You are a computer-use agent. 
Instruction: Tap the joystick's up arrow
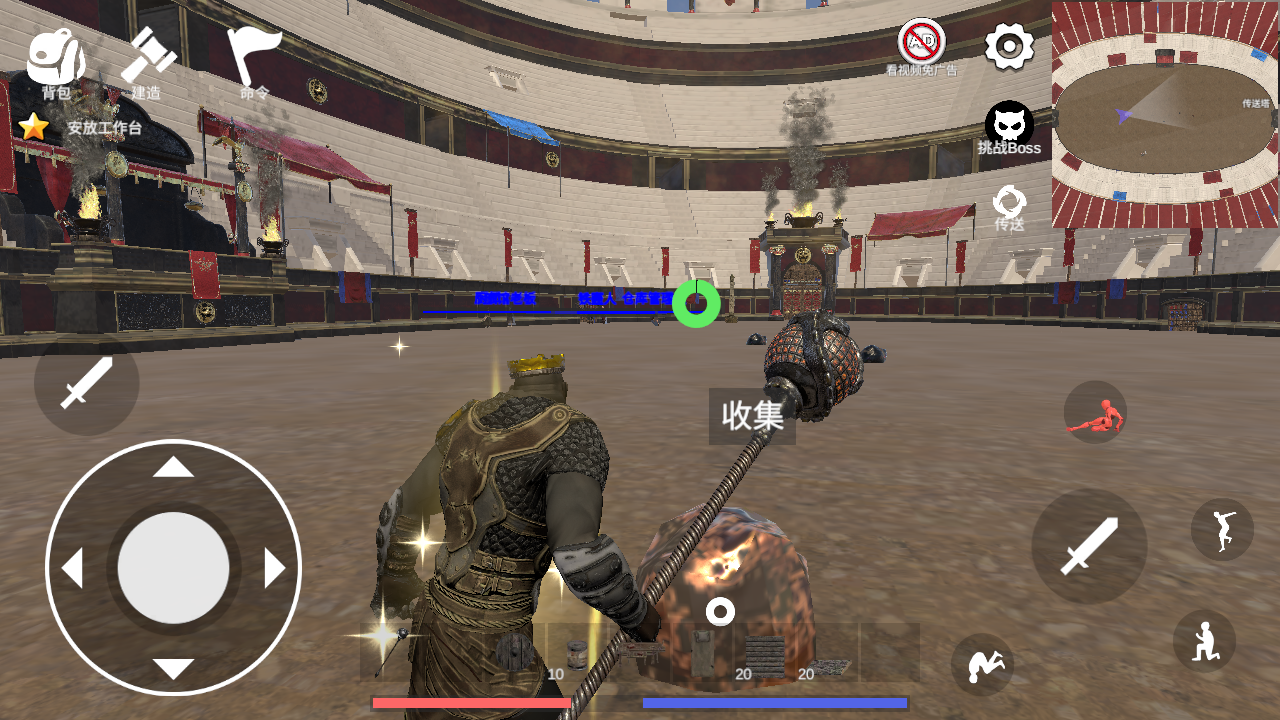click(173, 467)
